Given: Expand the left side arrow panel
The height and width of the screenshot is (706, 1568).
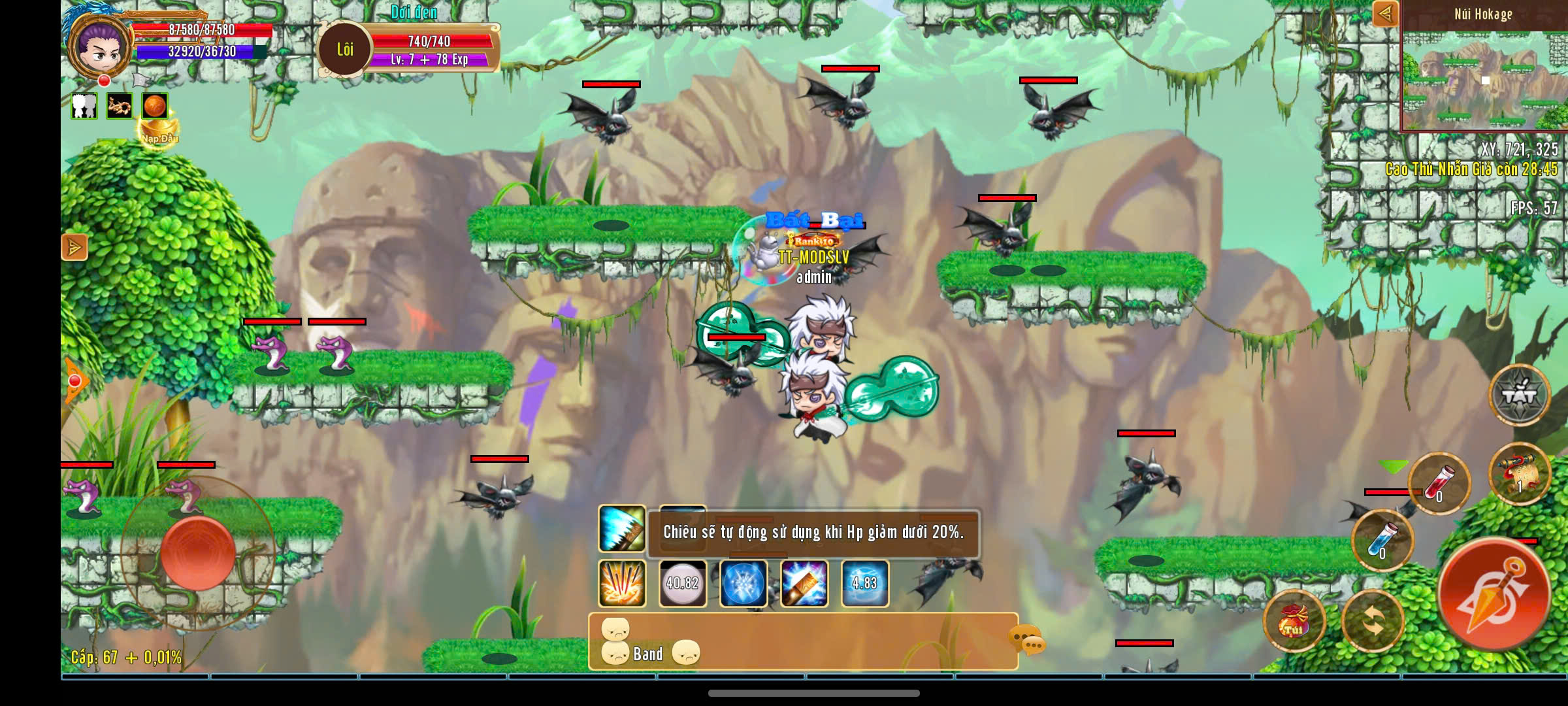Looking at the screenshot, I should pyautogui.click(x=74, y=248).
